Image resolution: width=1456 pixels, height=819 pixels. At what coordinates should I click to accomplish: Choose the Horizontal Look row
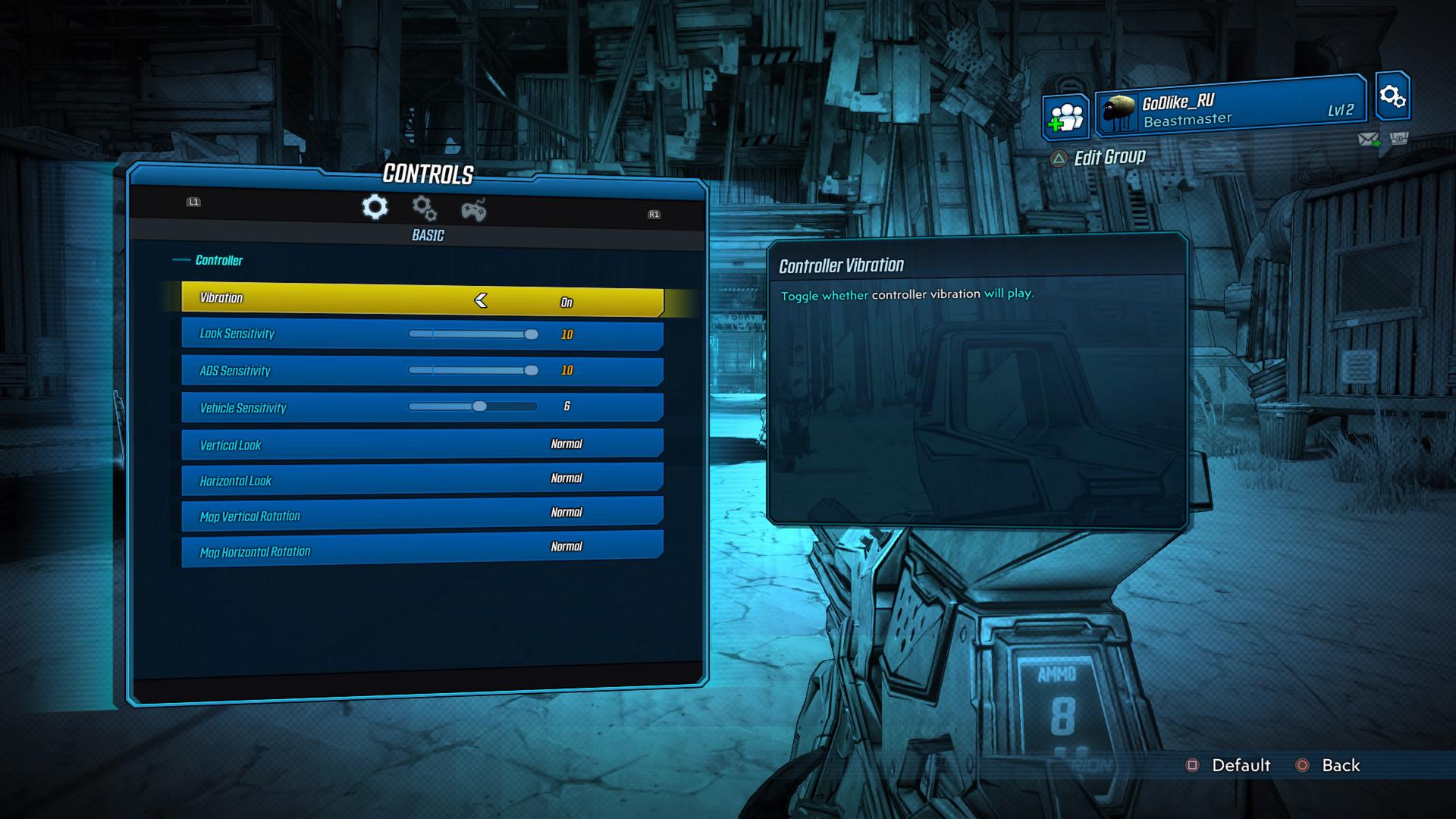(x=422, y=479)
